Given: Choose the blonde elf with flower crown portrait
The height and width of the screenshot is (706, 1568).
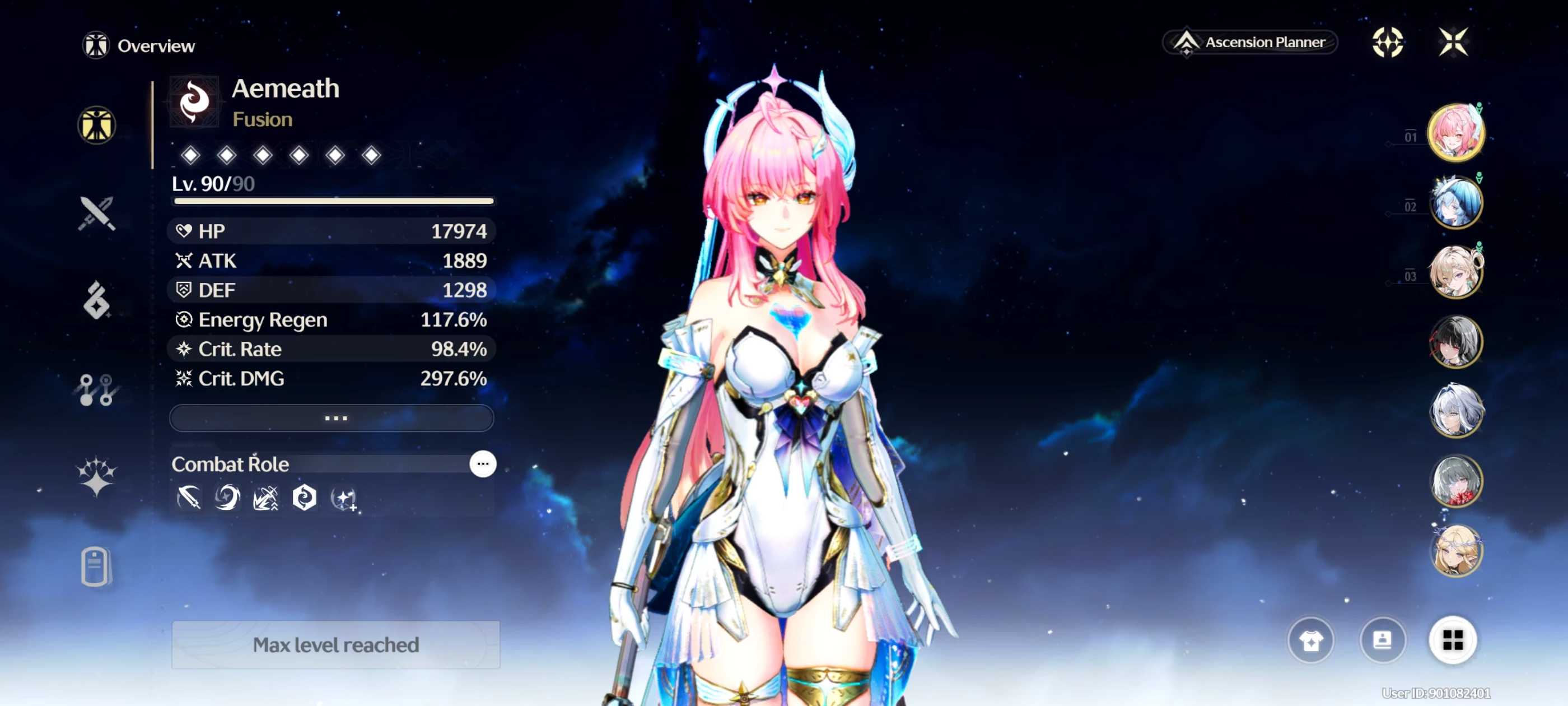Looking at the screenshot, I should (x=1455, y=551).
